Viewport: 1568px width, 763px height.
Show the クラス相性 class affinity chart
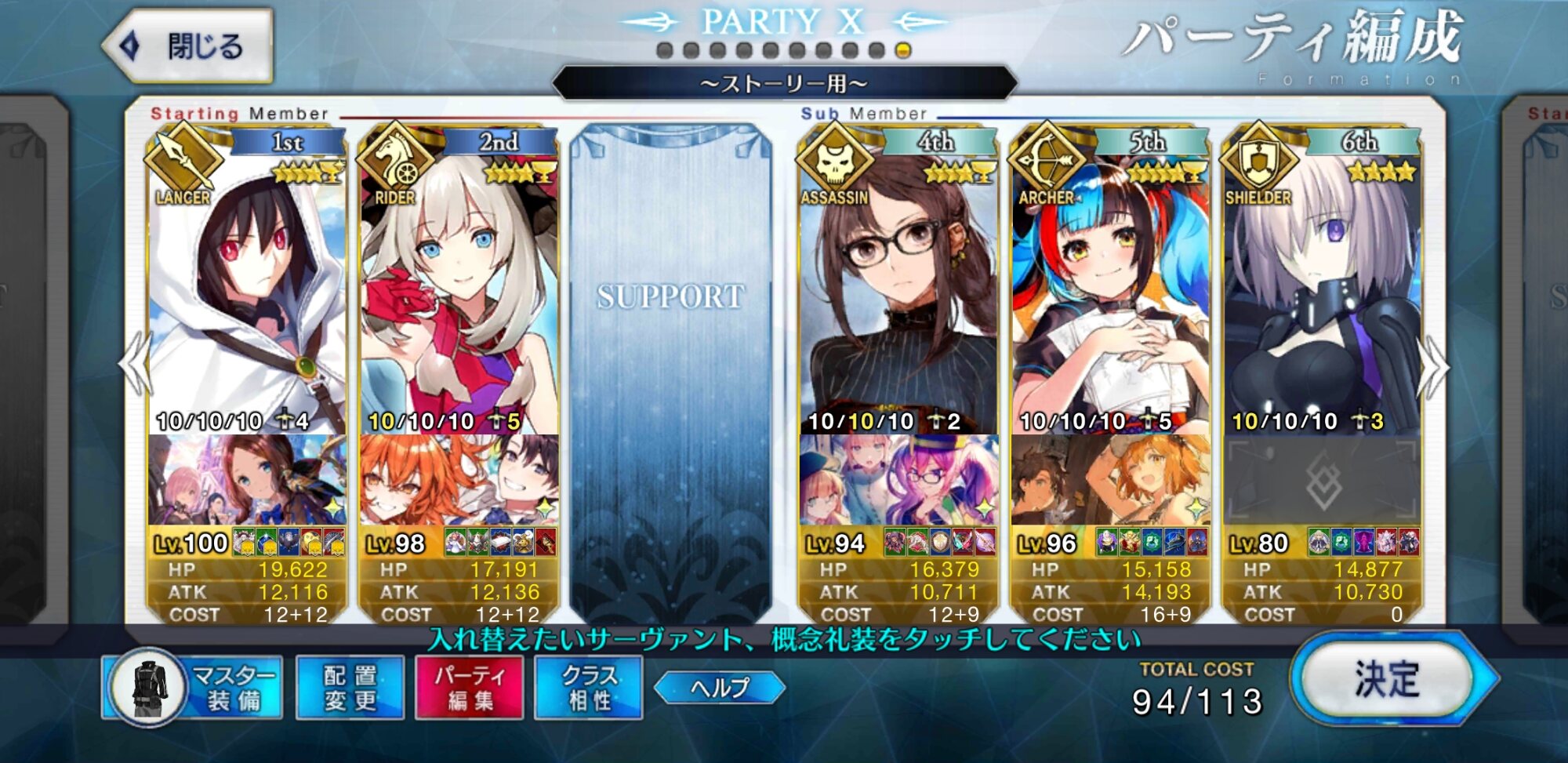click(589, 688)
